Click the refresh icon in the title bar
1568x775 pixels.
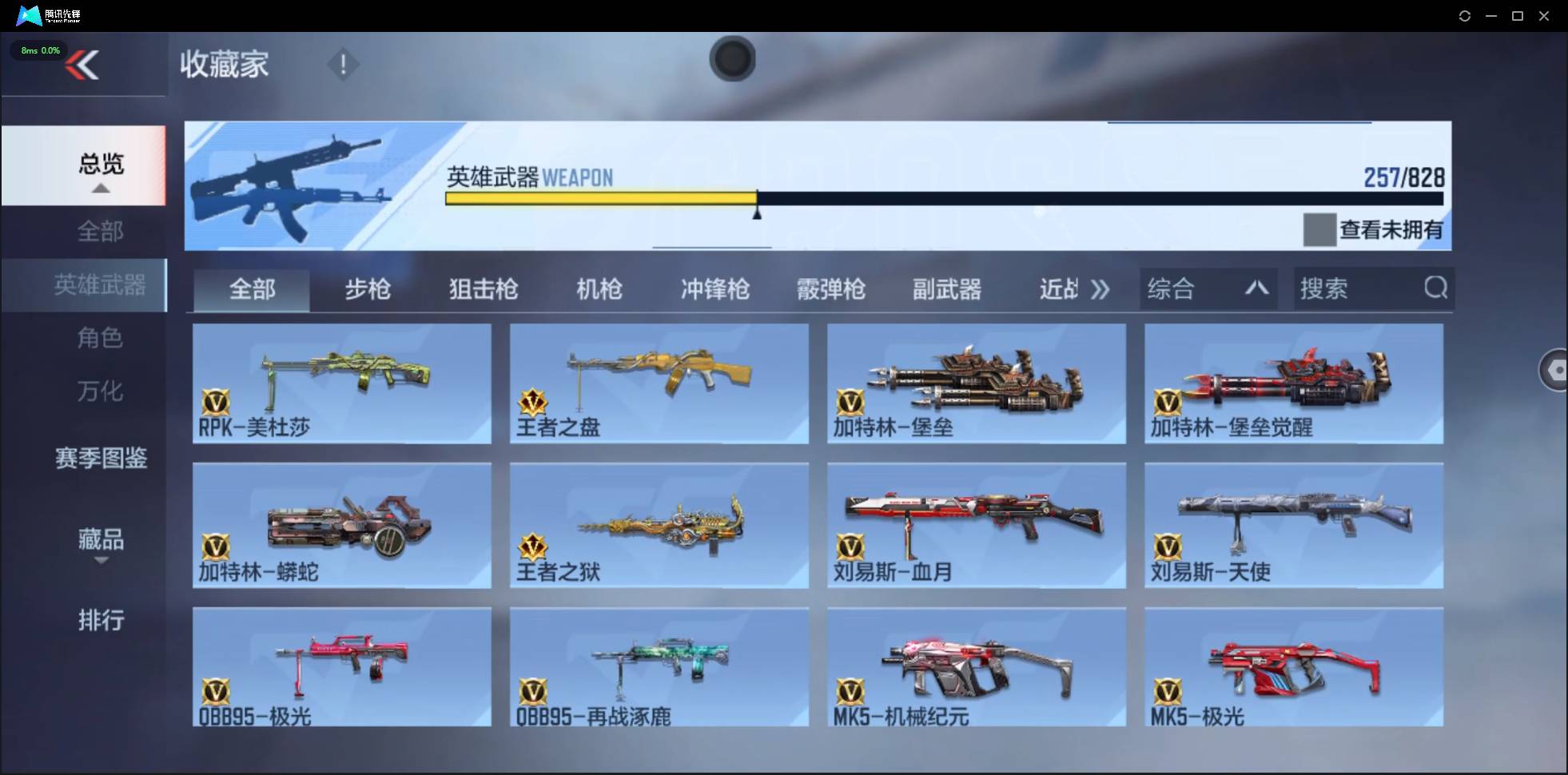1466,15
